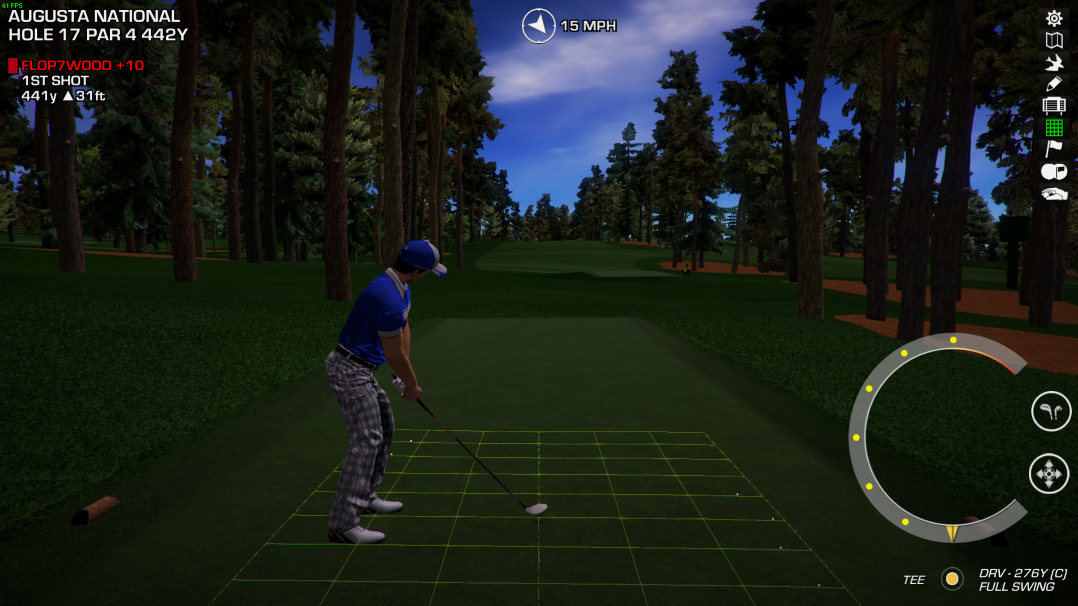Select the pencil icon
Viewport: 1078px width, 606px height.
click(x=1053, y=84)
